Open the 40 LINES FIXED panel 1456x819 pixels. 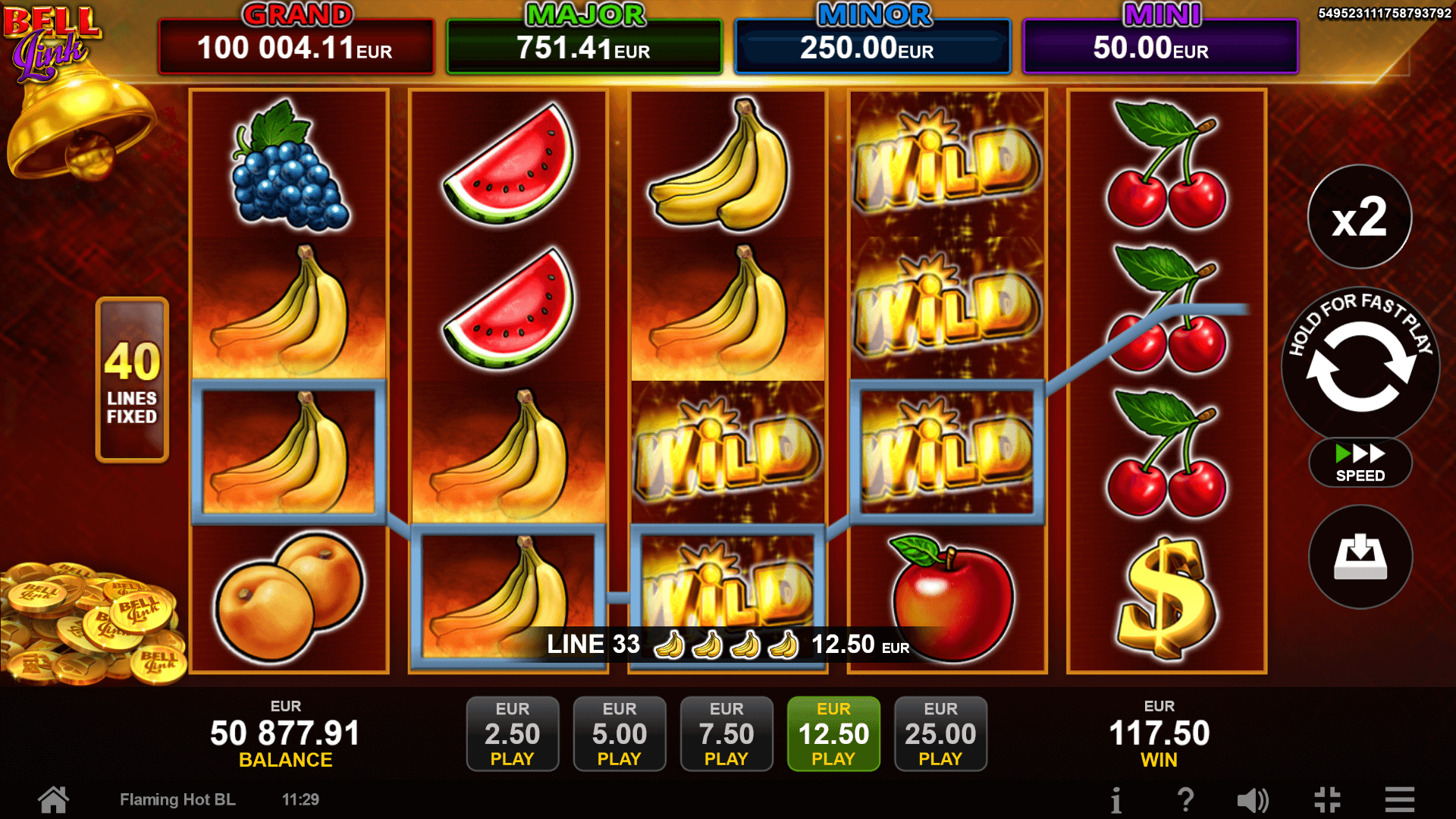pyautogui.click(x=133, y=377)
